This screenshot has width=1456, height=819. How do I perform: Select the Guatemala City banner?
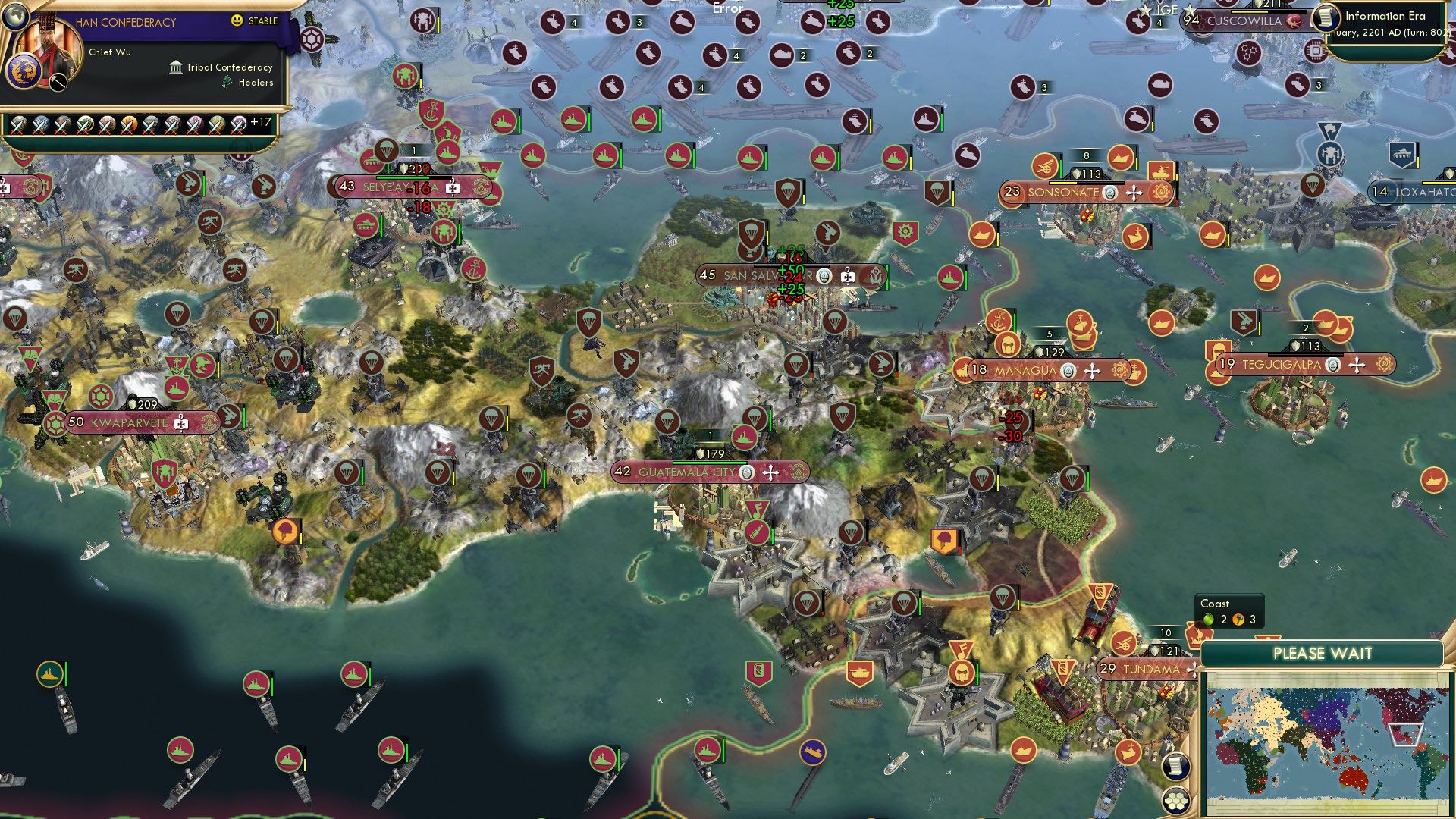click(x=687, y=472)
